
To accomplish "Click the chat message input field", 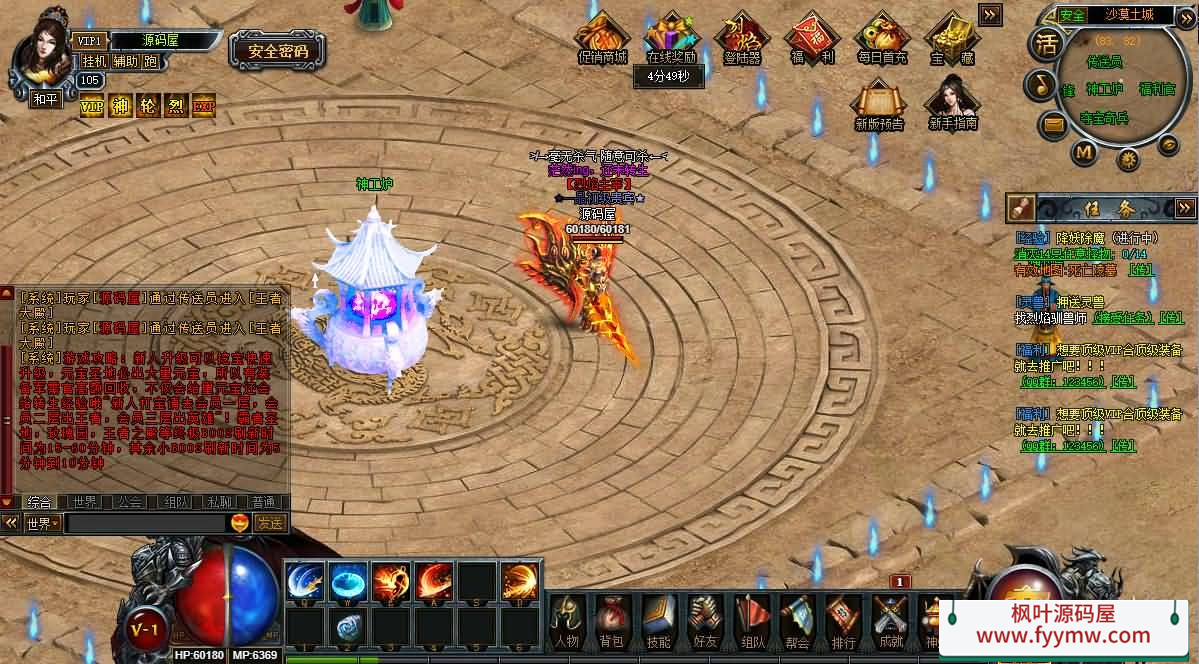I will click(146, 523).
